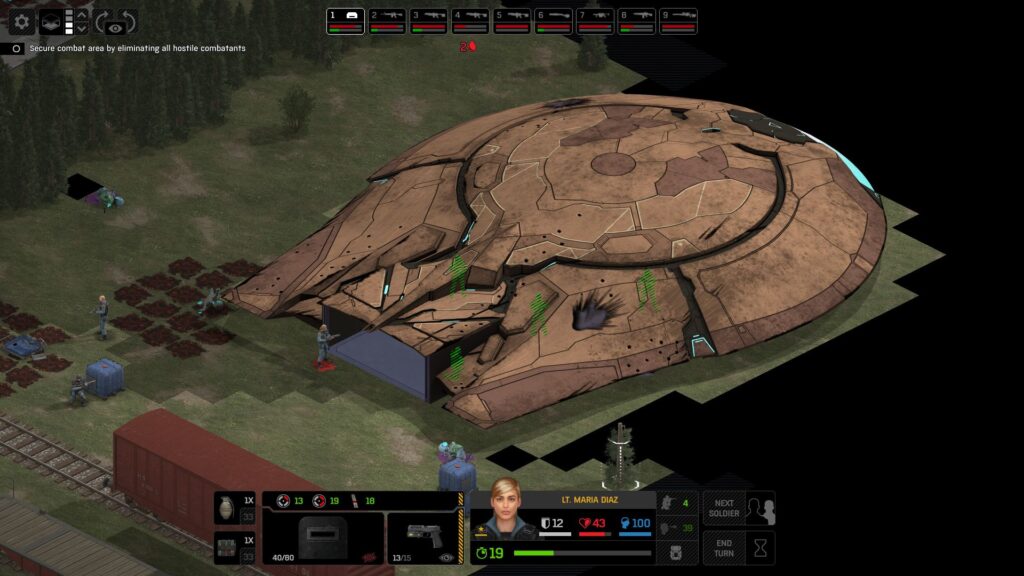Click Lt. Maria Diaz's portrait
Screen dimensions: 1024x576
pyautogui.click(x=505, y=510)
